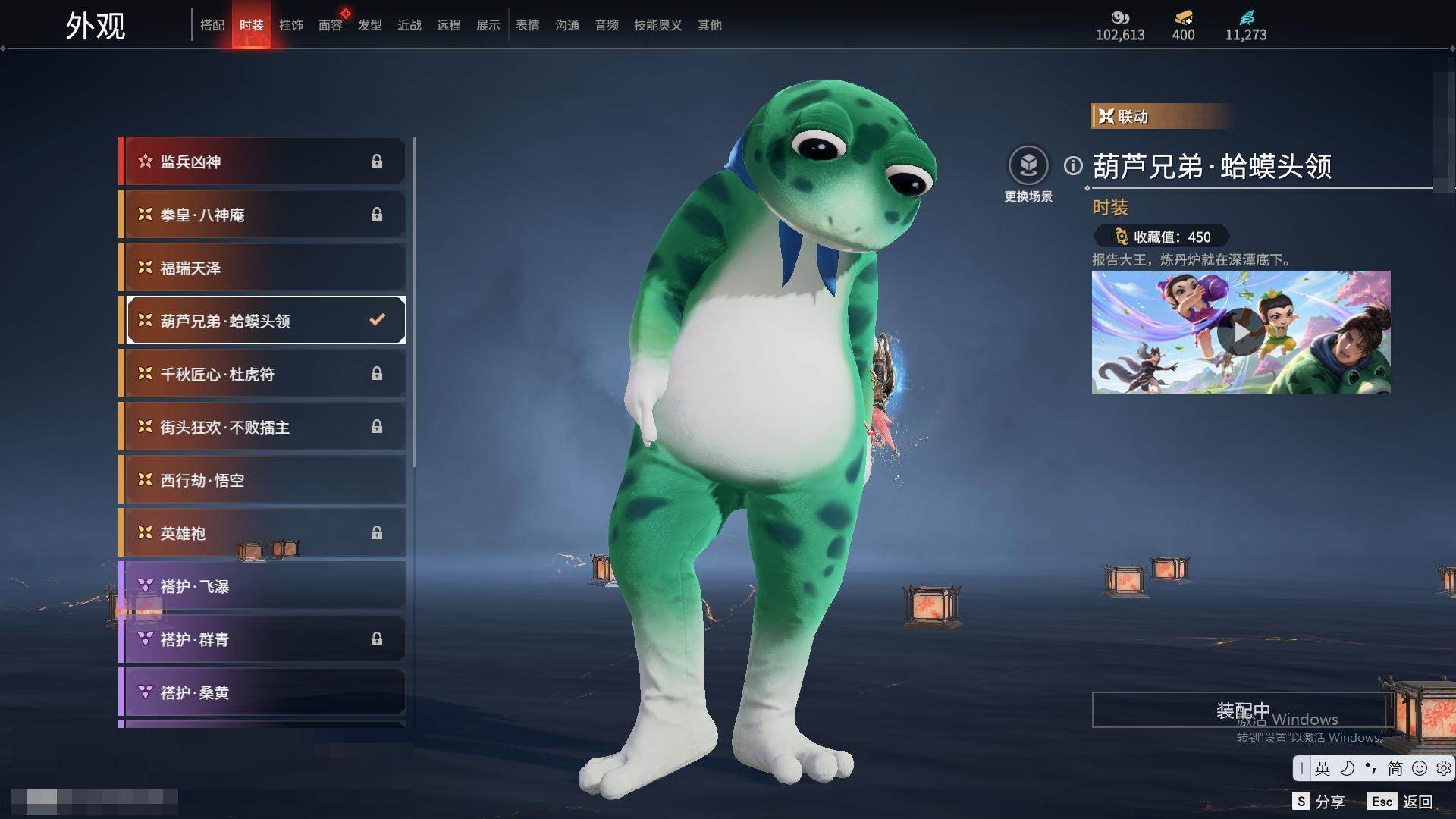Open the IME settings gear icon
The height and width of the screenshot is (819, 1456).
[1443, 768]
